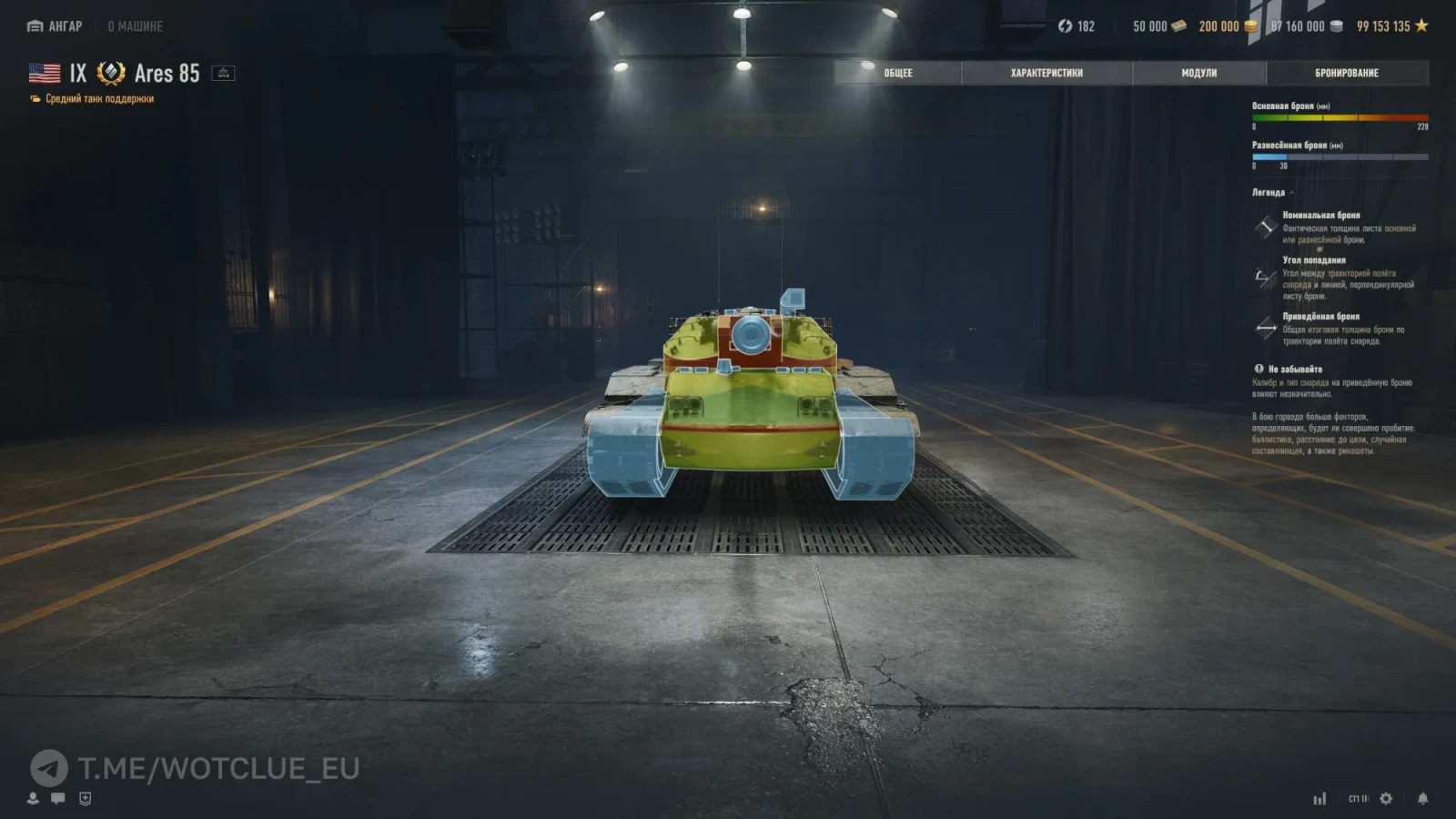1456x819 pixels.
Task: Open the notifications bell
Action: 1422,798
